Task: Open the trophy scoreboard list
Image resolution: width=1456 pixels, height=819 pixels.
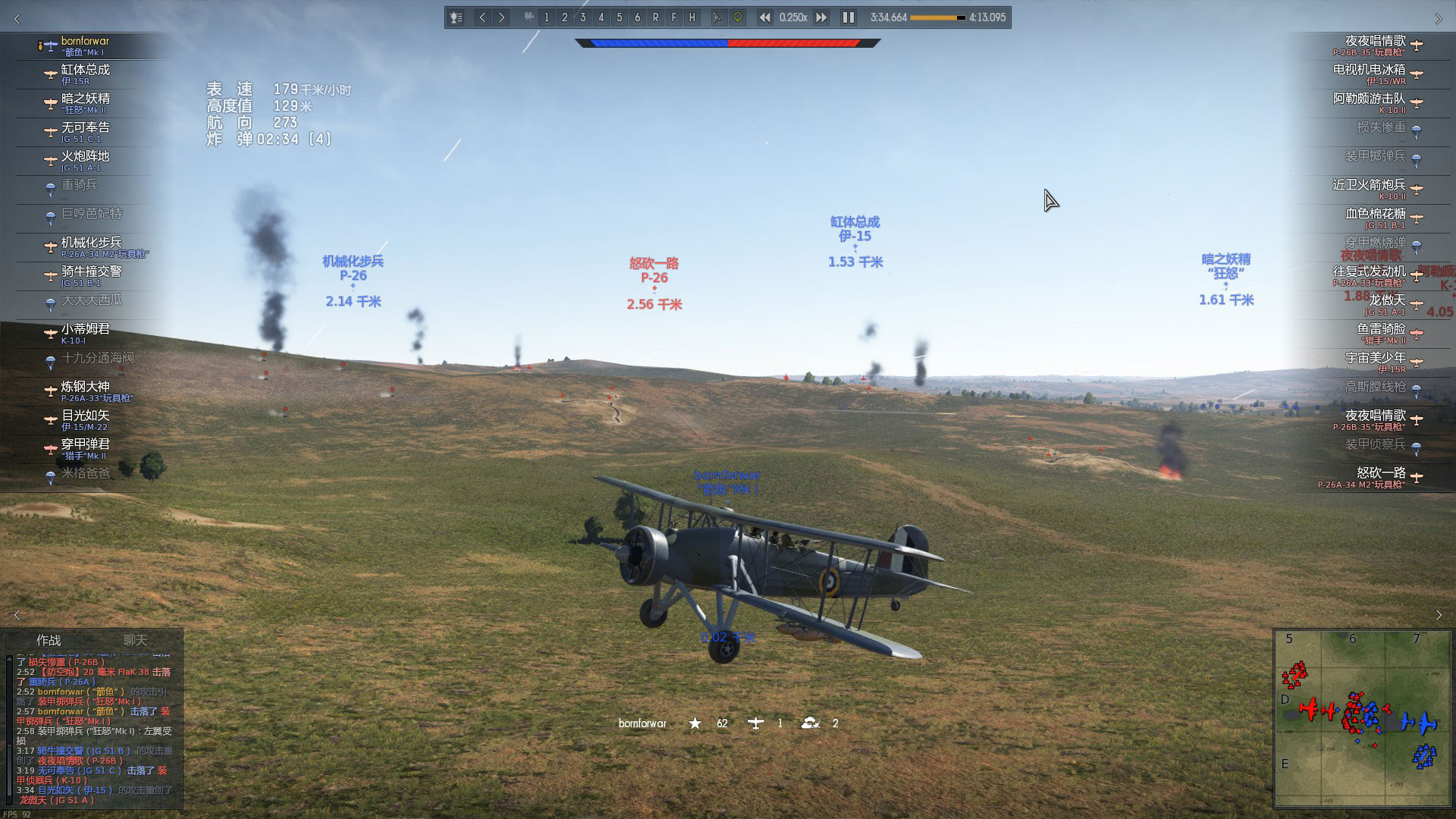Action: click(x=456, y=17)
